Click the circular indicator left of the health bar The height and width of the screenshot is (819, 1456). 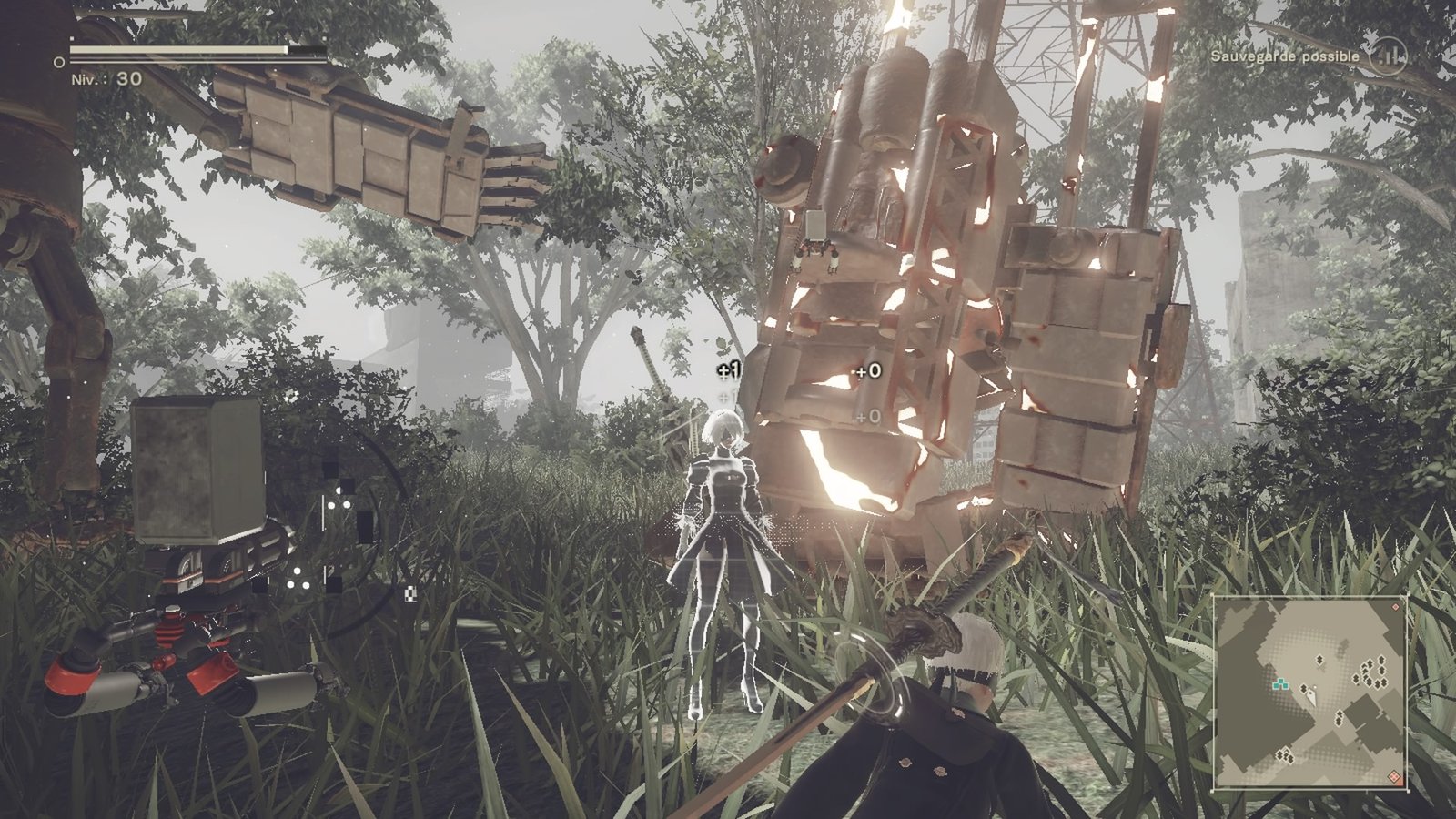tap(58, 62)
